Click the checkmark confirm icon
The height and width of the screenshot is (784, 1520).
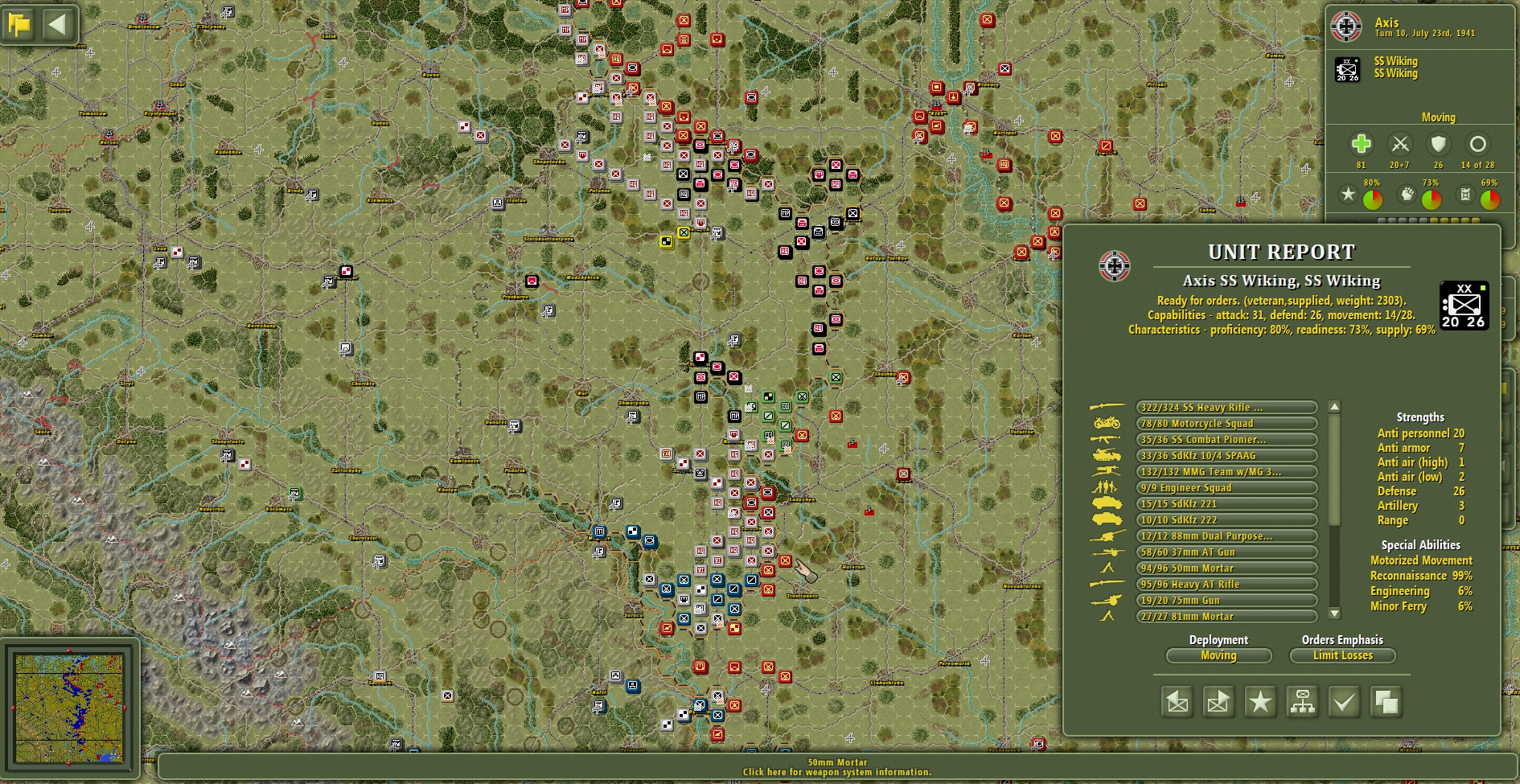tap(1344, 701)
